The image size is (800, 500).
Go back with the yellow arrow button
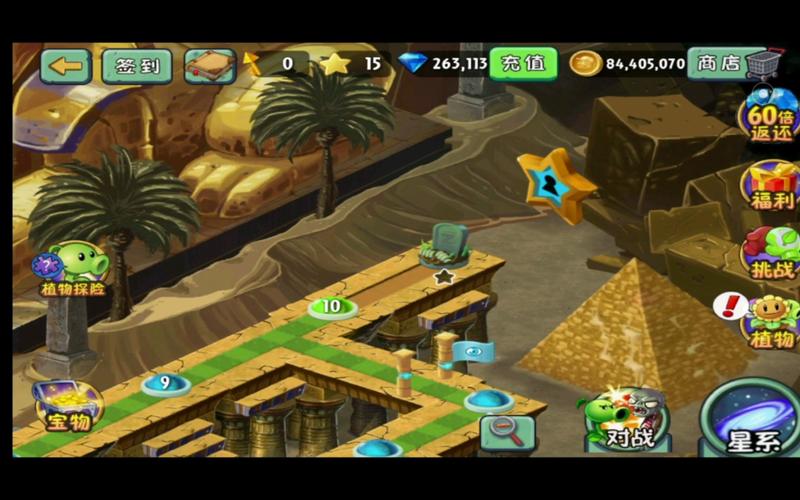click(66, 66)
